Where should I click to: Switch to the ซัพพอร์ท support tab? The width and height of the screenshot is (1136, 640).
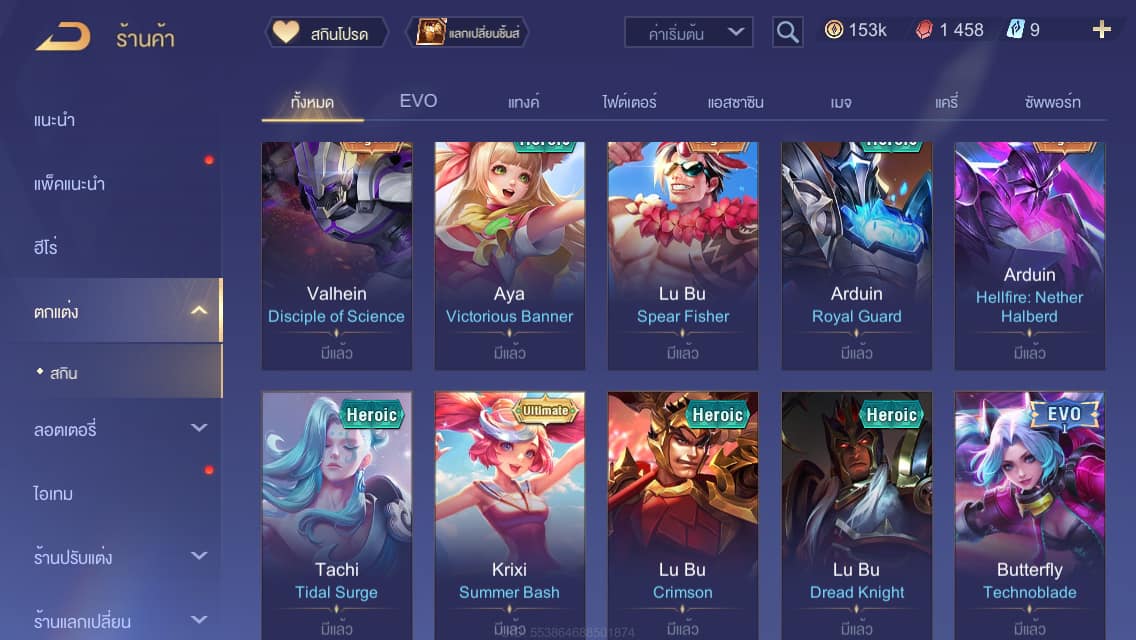[x=1052, y=102]
